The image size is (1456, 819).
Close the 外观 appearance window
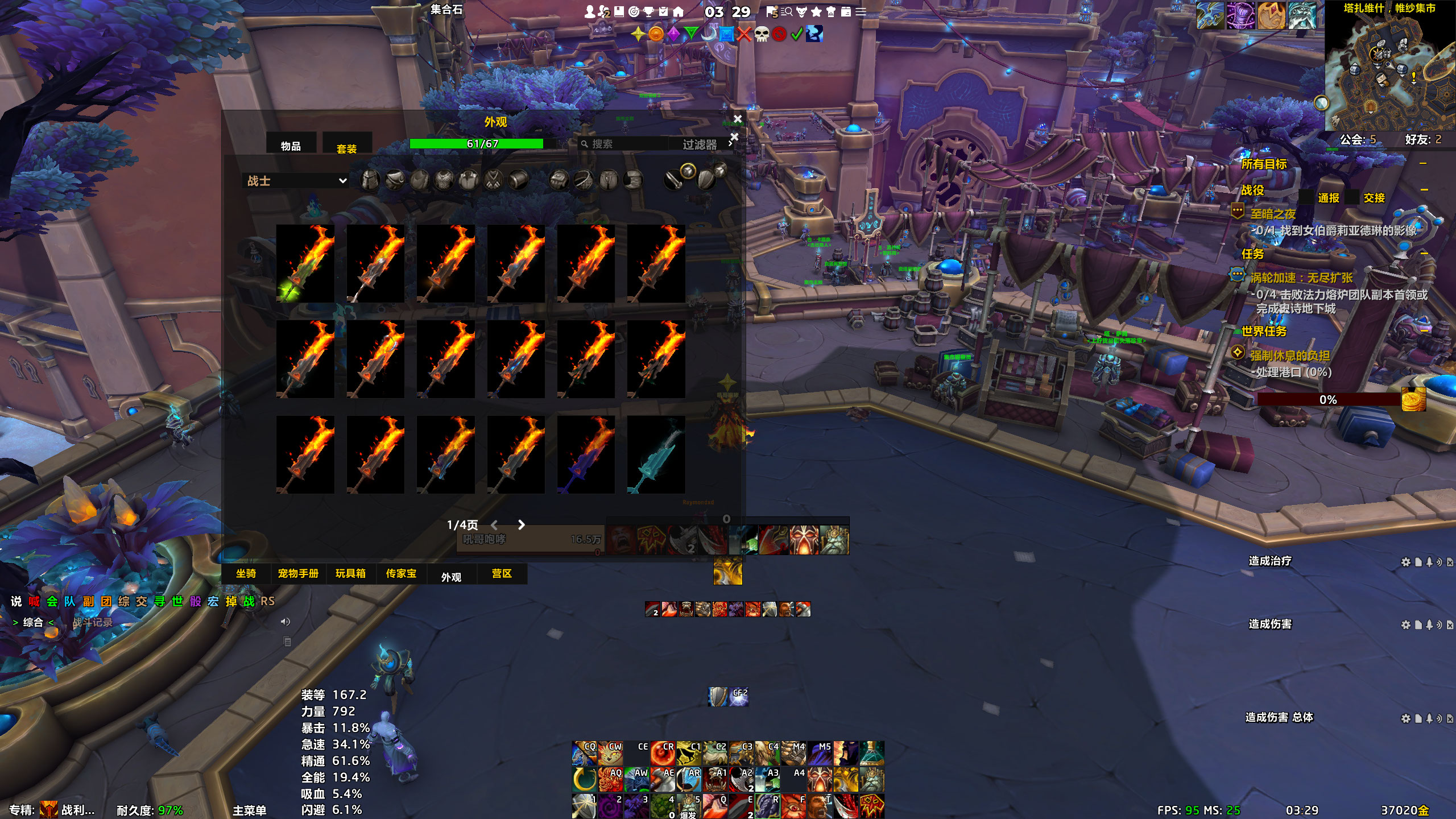[x=738, y=119]
